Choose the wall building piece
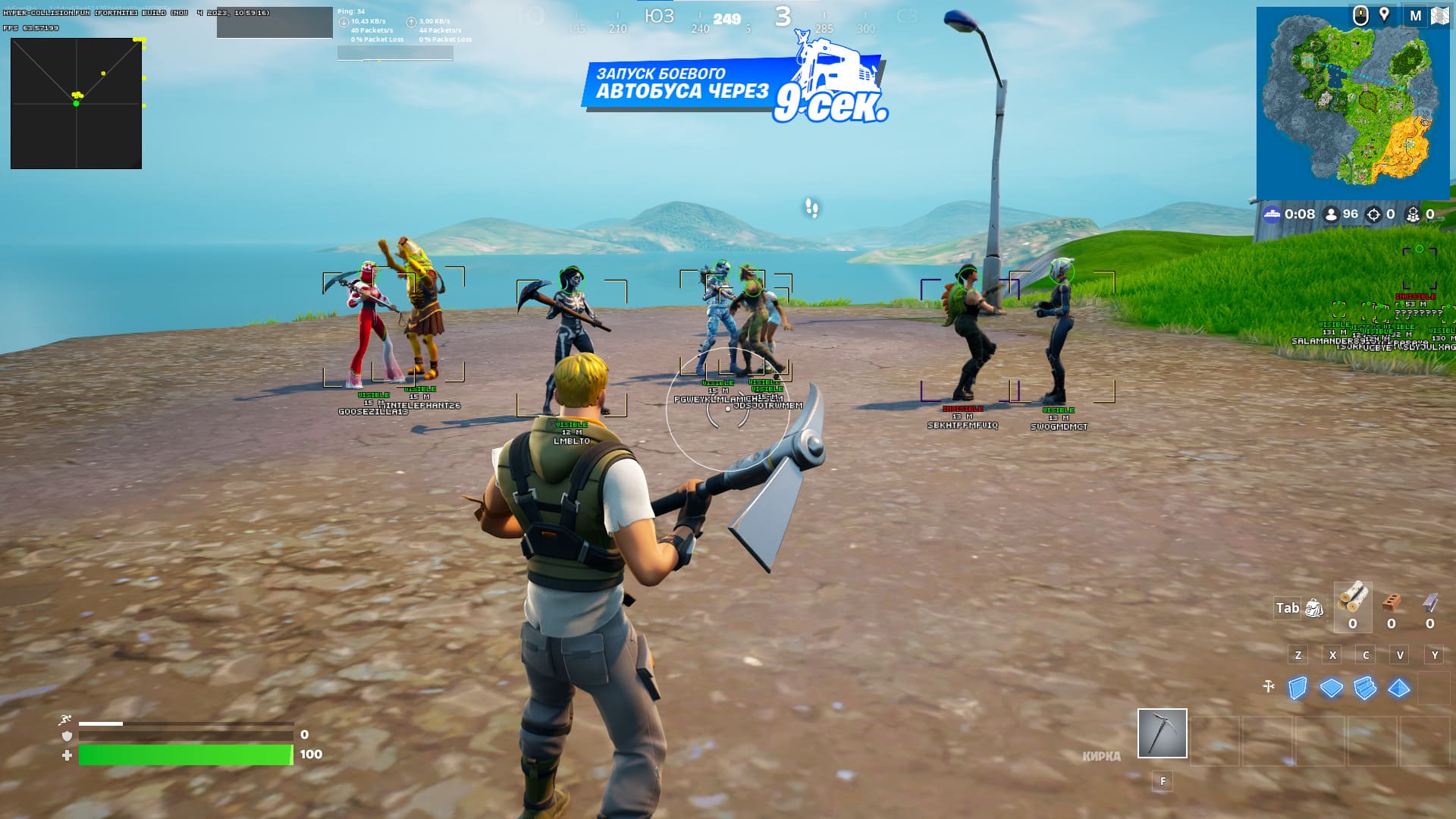Screen dimensions: 1456x819 pyautogui.click(x=1298, y=688)
